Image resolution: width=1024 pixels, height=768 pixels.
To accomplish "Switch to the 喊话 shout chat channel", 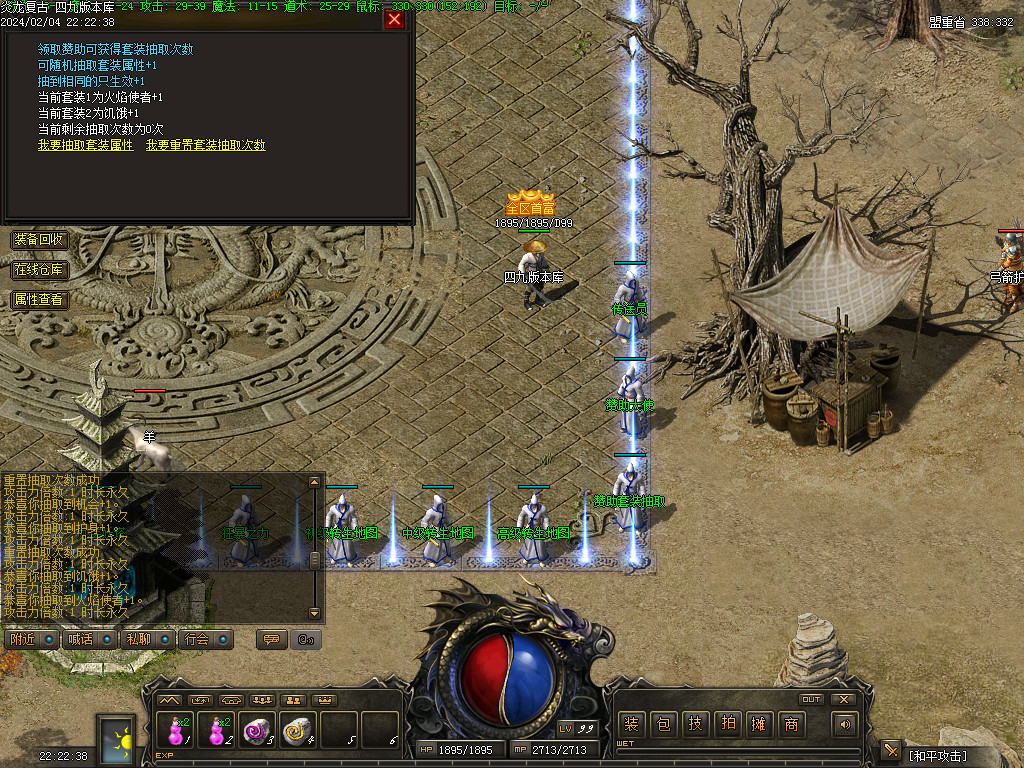I will tap(81, 639).
